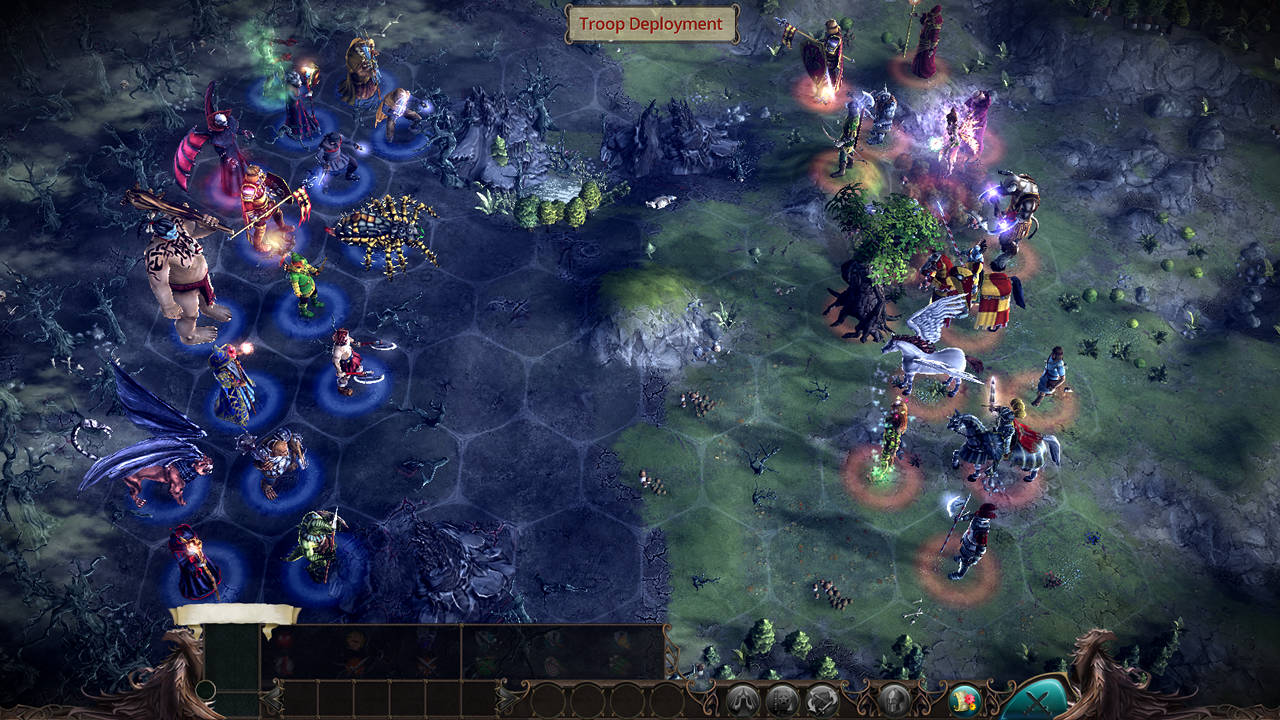Click the grey helmet icon button
Viewport: 1280px width, 720px height.
(894, 699)
